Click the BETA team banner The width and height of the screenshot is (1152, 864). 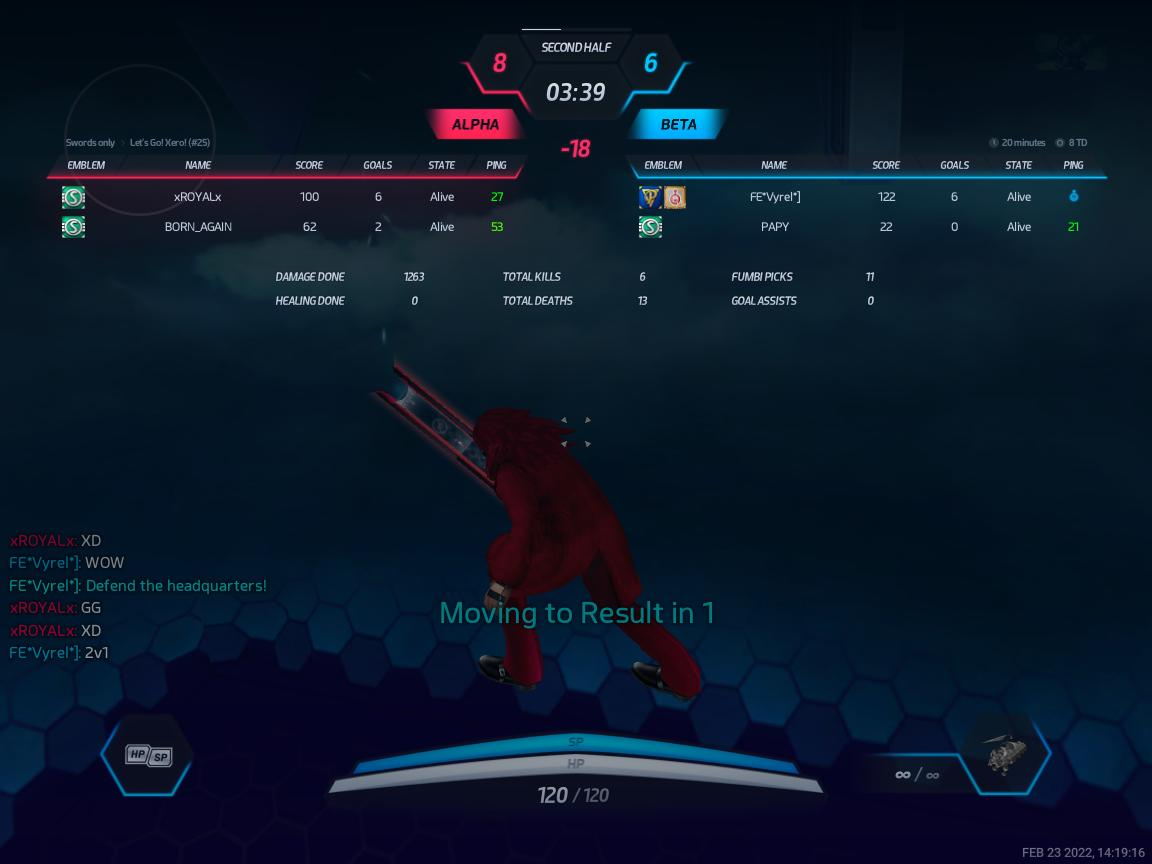tap(678, 125)
